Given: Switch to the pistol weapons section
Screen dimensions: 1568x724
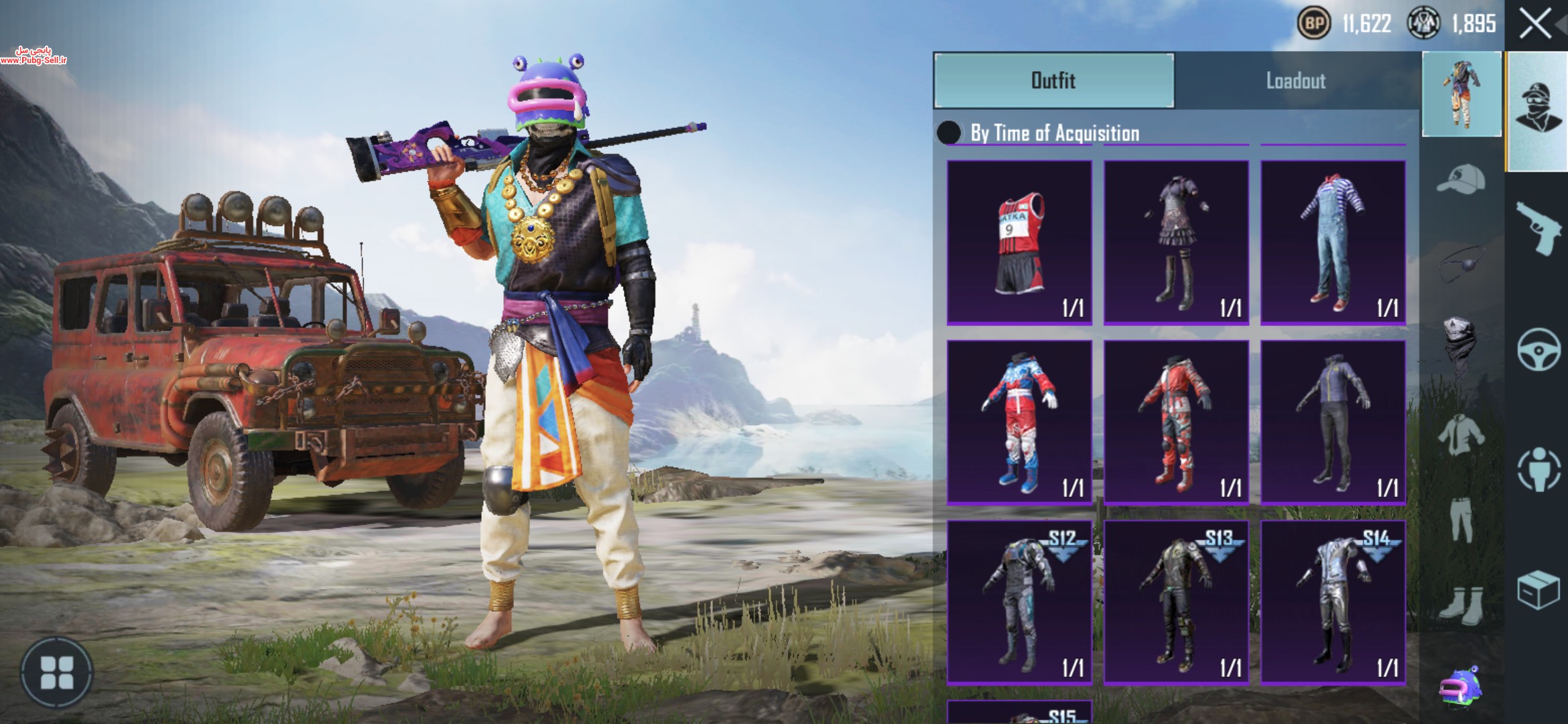Looking at the screenshot, I should [x=1538, y=227].
